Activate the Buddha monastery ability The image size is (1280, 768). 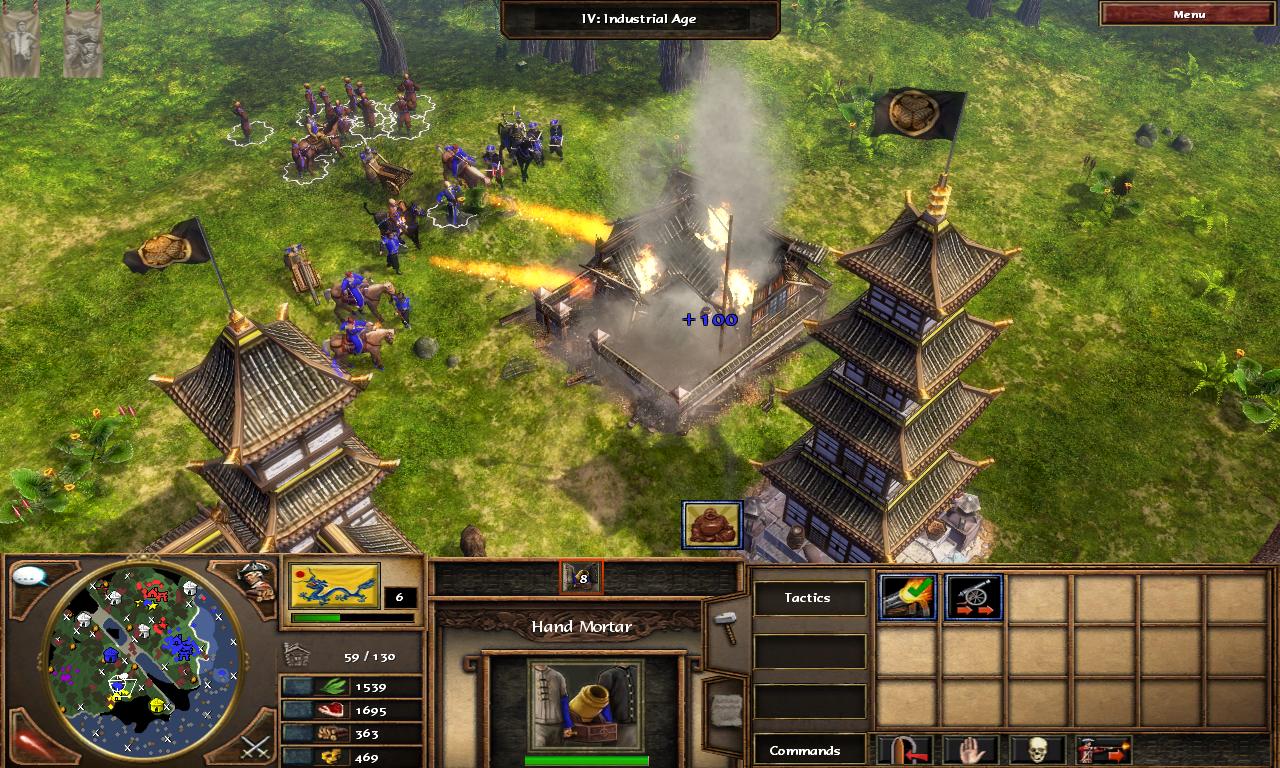pyautogui.click(x=712, y=524)
